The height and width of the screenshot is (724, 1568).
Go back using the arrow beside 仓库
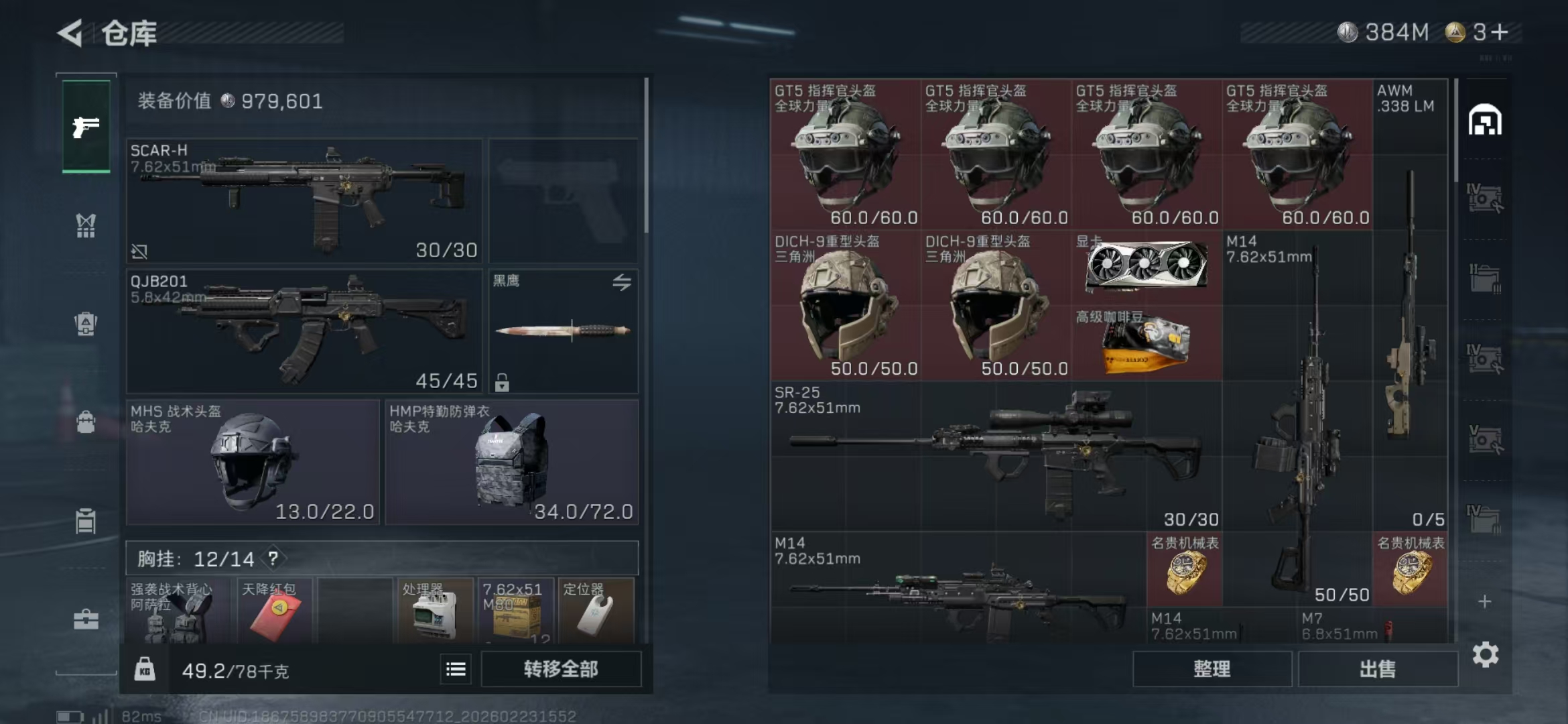[x=71, y=33]
